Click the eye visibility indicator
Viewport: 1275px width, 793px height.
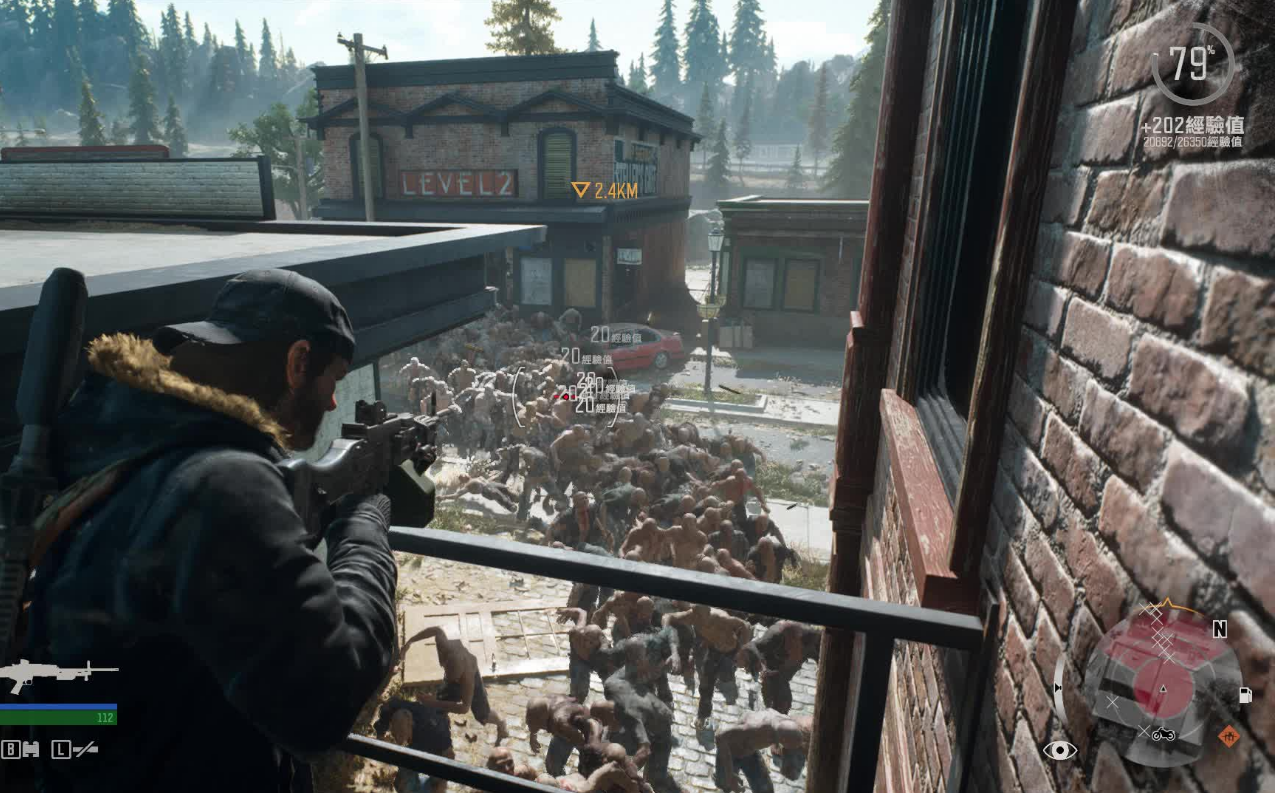tap(1059, 750)
